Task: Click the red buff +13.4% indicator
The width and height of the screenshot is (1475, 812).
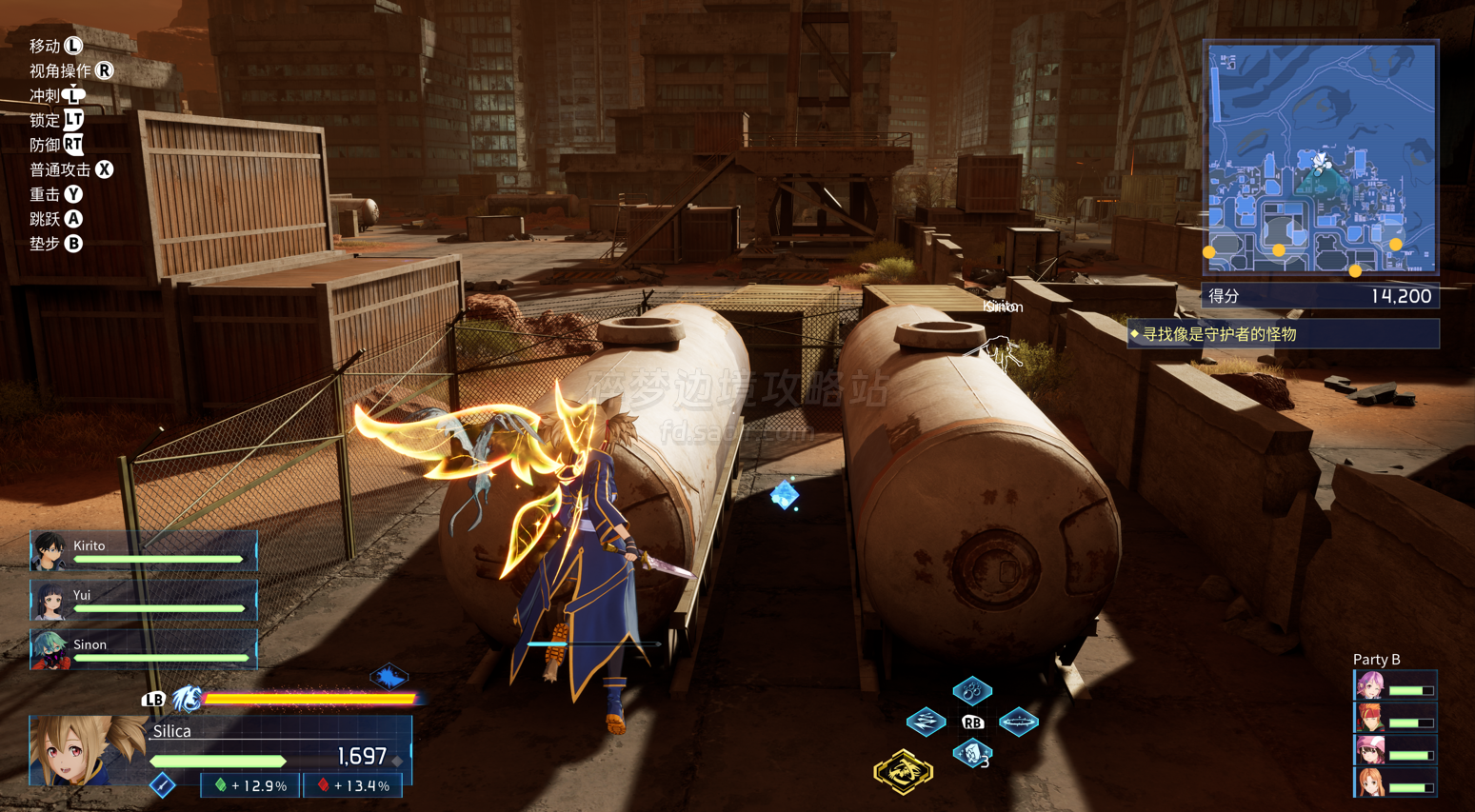Action: tap(354, 786)
